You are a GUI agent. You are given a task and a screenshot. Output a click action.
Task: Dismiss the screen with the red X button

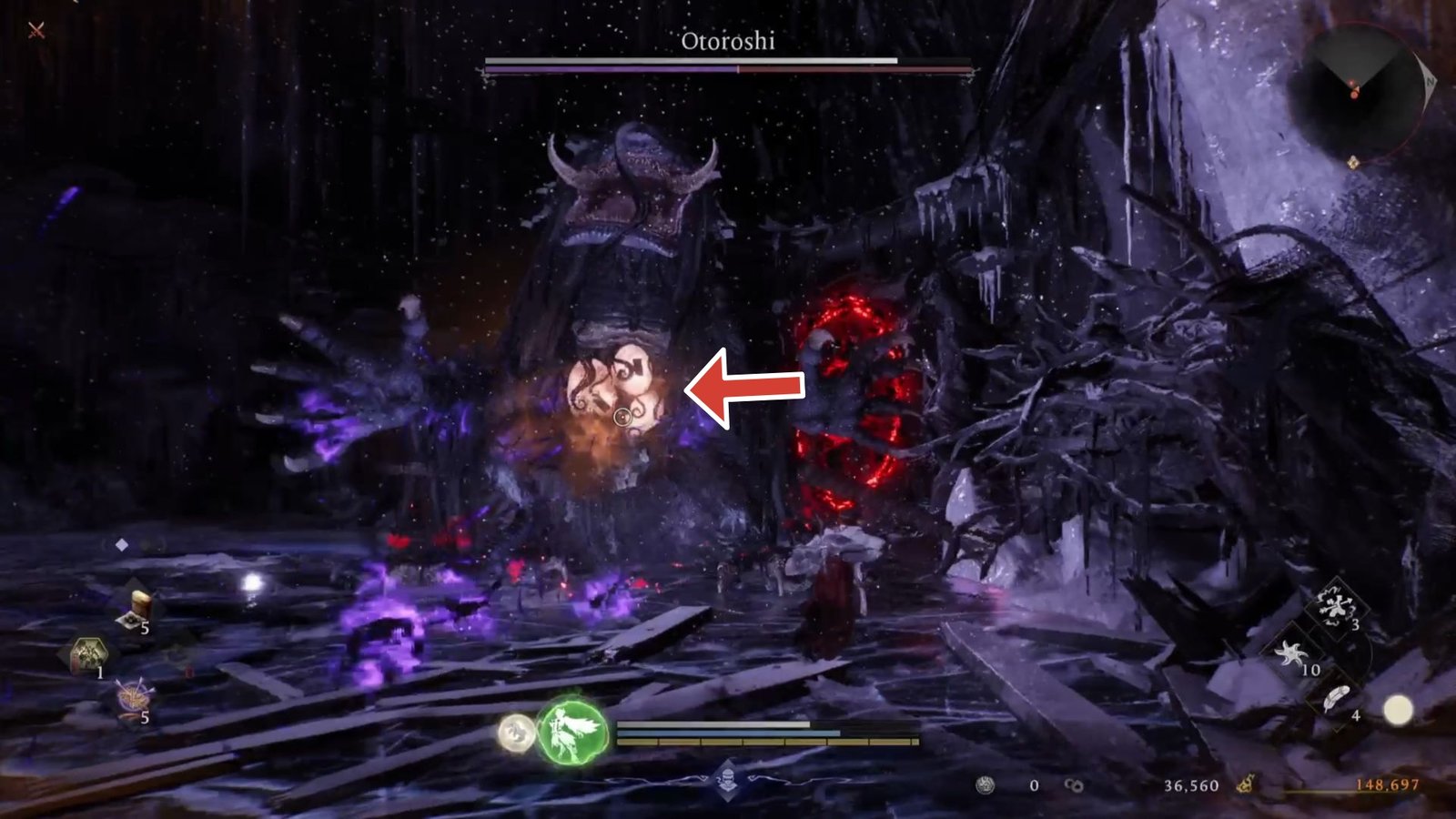click(34, 31)
